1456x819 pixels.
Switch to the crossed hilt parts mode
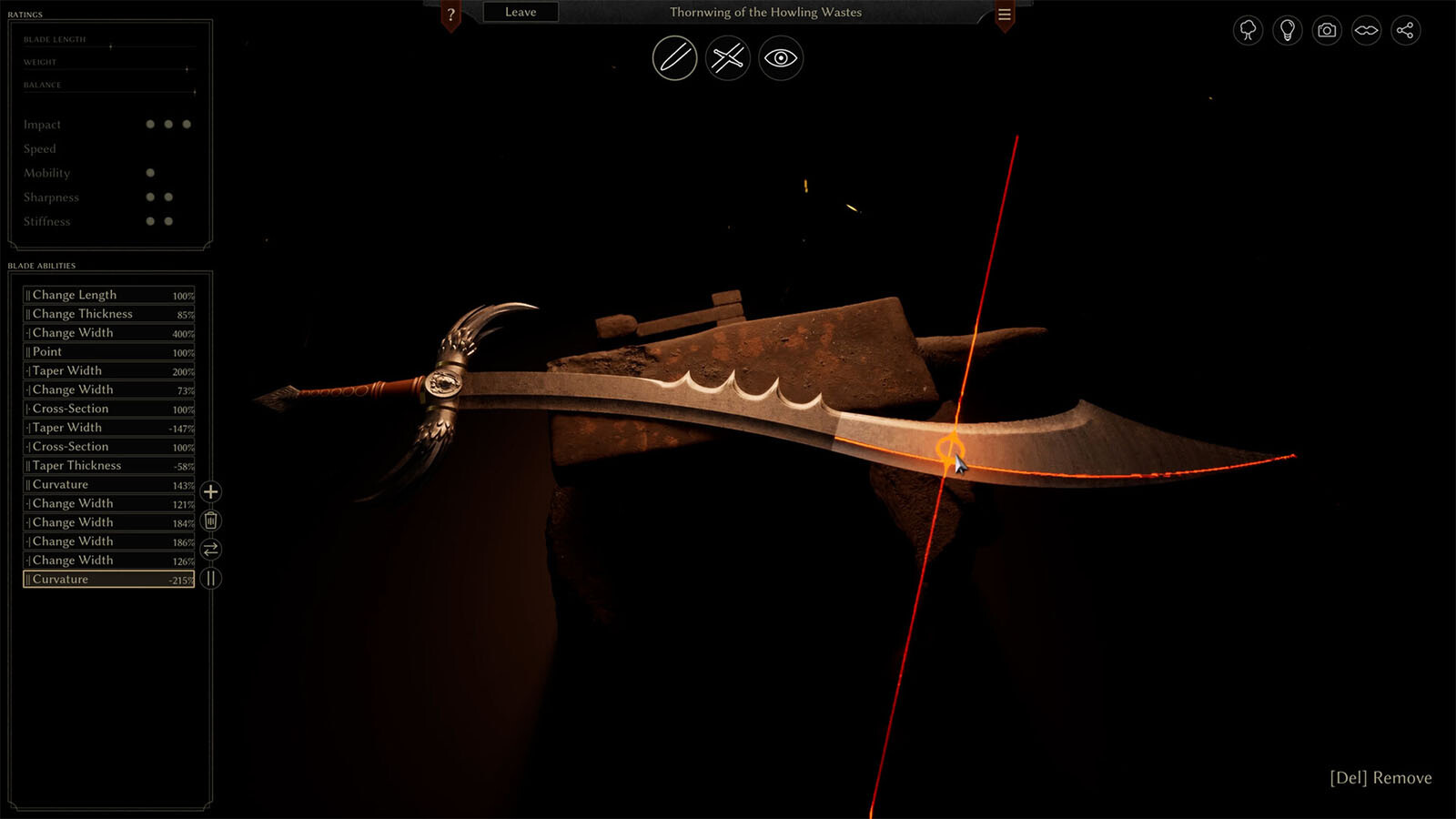tap(728, 58)
